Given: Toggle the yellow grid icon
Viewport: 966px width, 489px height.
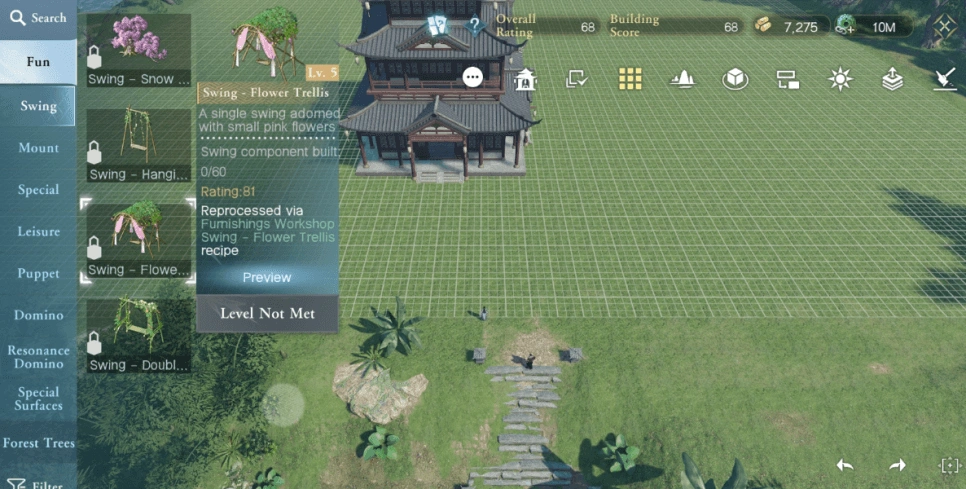Looking at the screenshot, I should [x=629, y=79].
